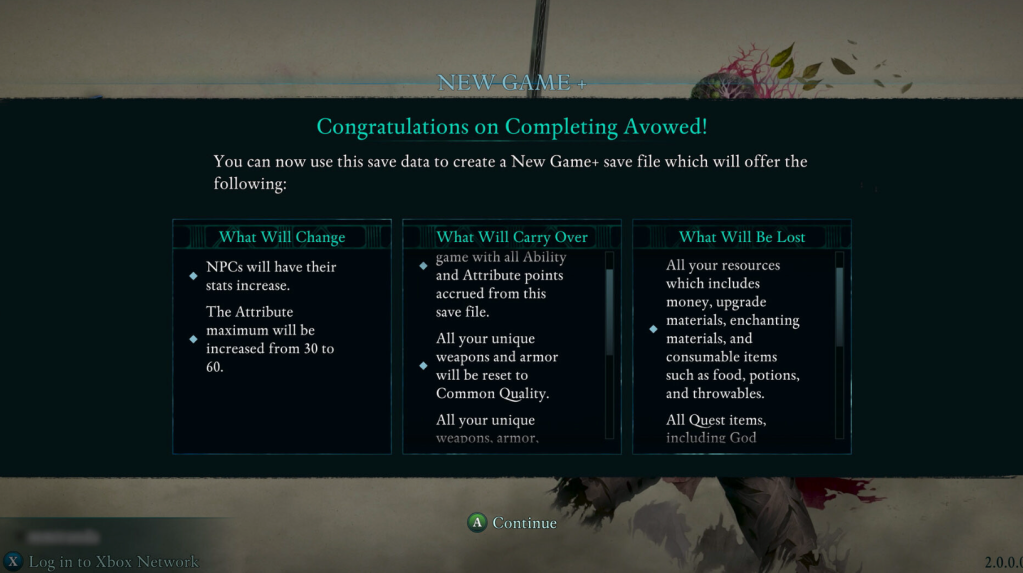
Task: Continue past the New Game+ notice
Action: coord(512,523)
